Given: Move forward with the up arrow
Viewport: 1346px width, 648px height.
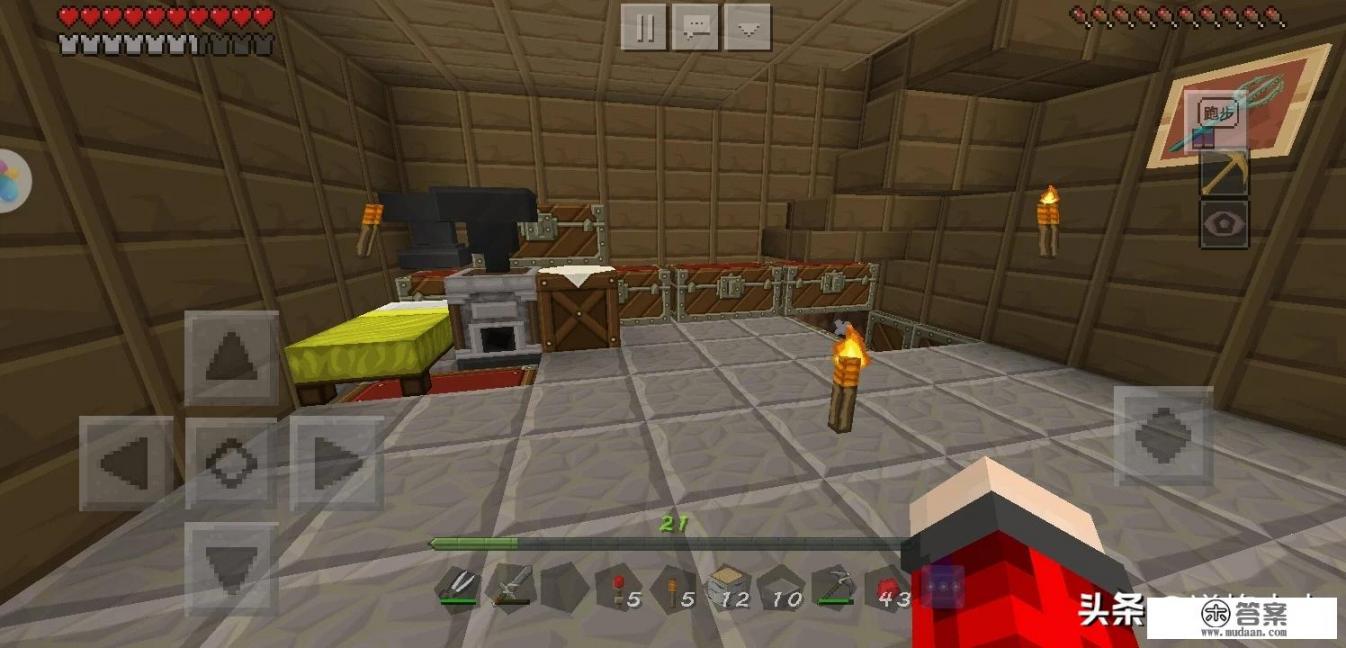Looking at the screenshot, I should coord(231,357).
